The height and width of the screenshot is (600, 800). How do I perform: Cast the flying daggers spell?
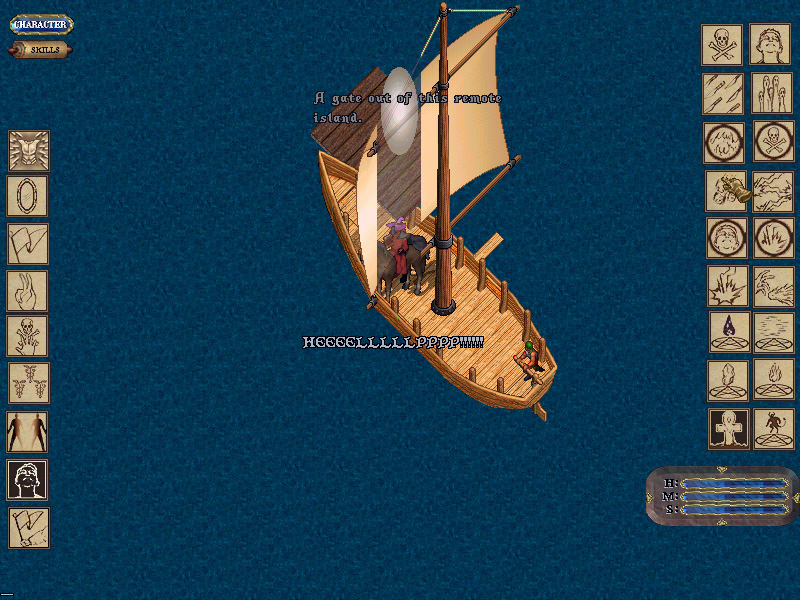(722, 93)
